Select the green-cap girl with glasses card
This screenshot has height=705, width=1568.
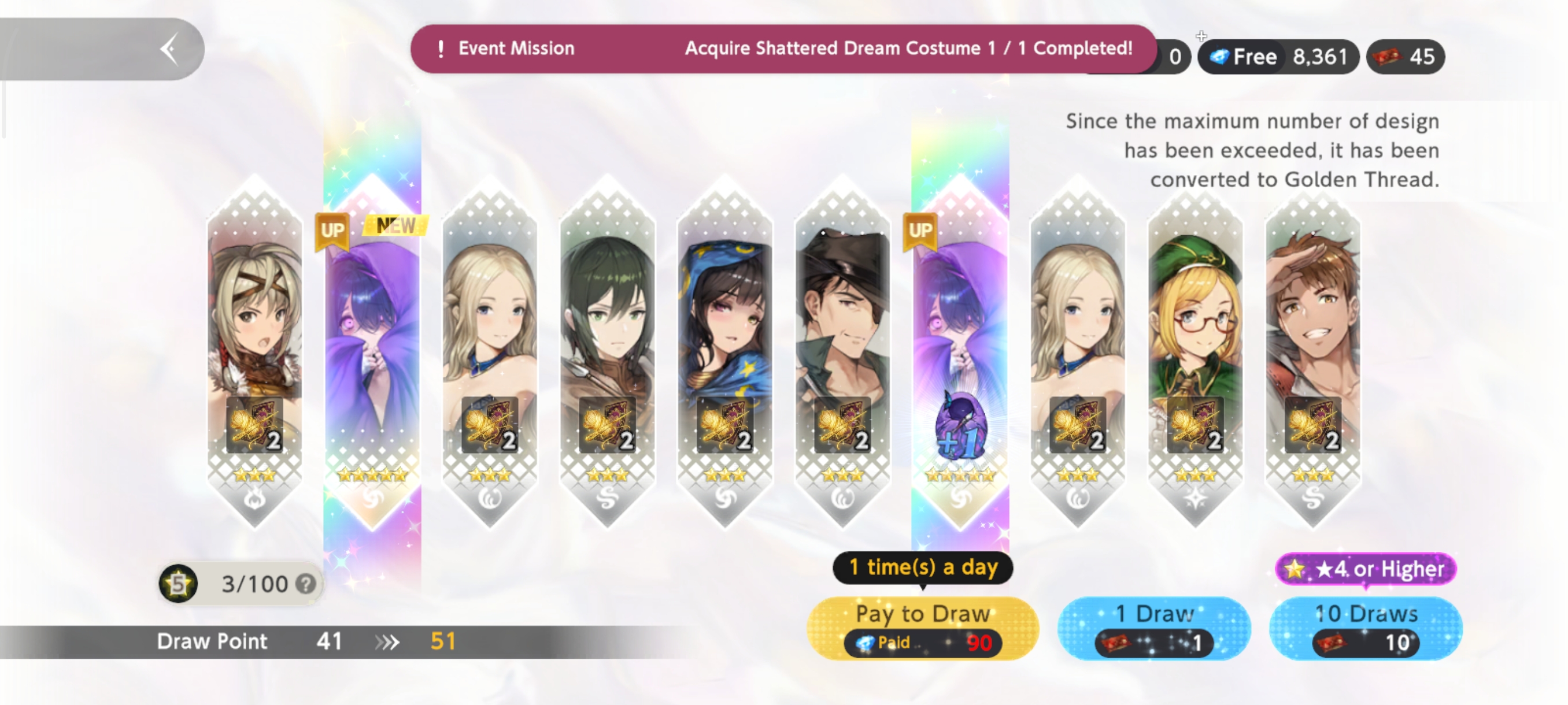[x=1195, y=353]
